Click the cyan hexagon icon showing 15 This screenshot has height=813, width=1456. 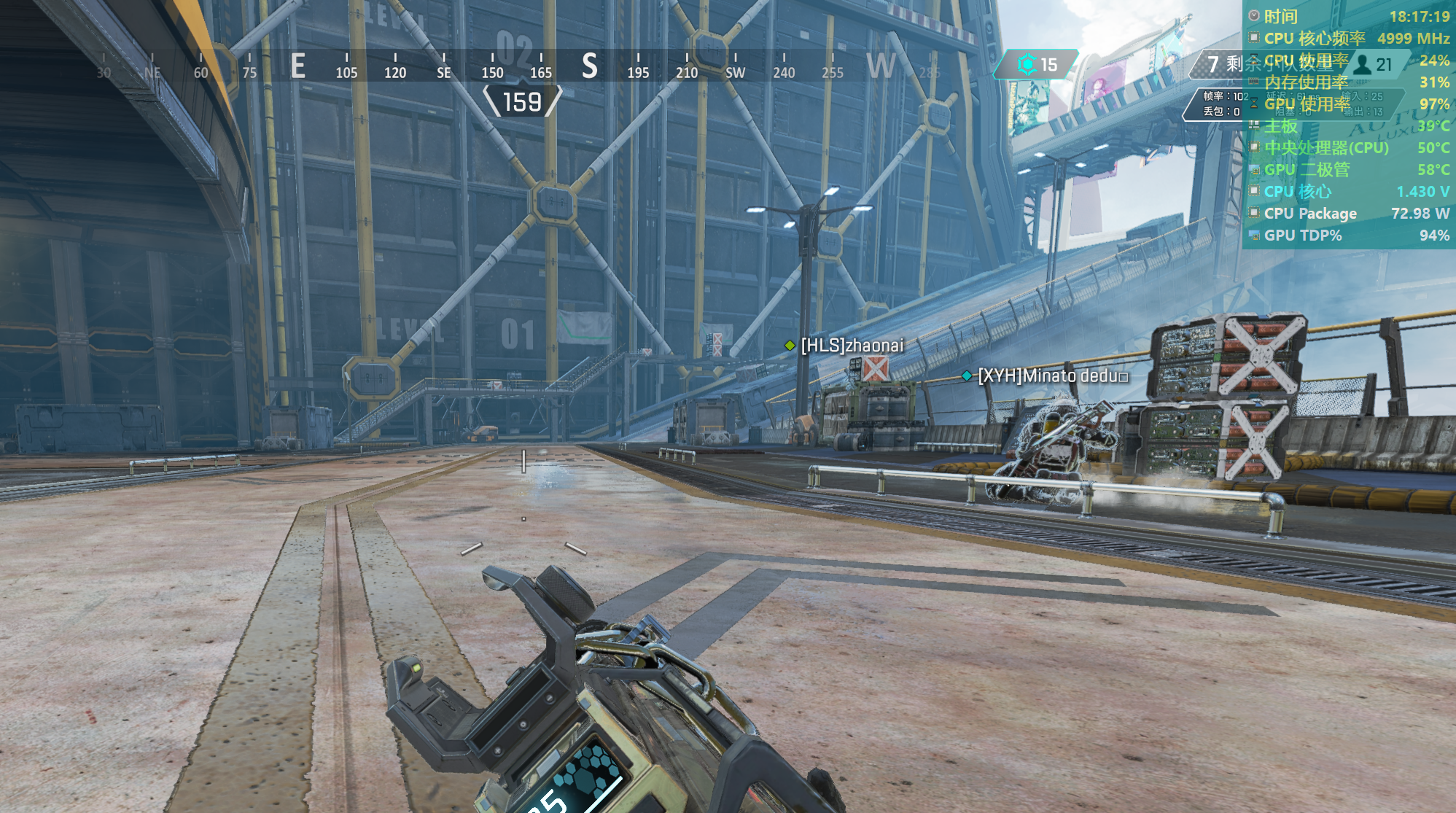(x=1027, y=64)
